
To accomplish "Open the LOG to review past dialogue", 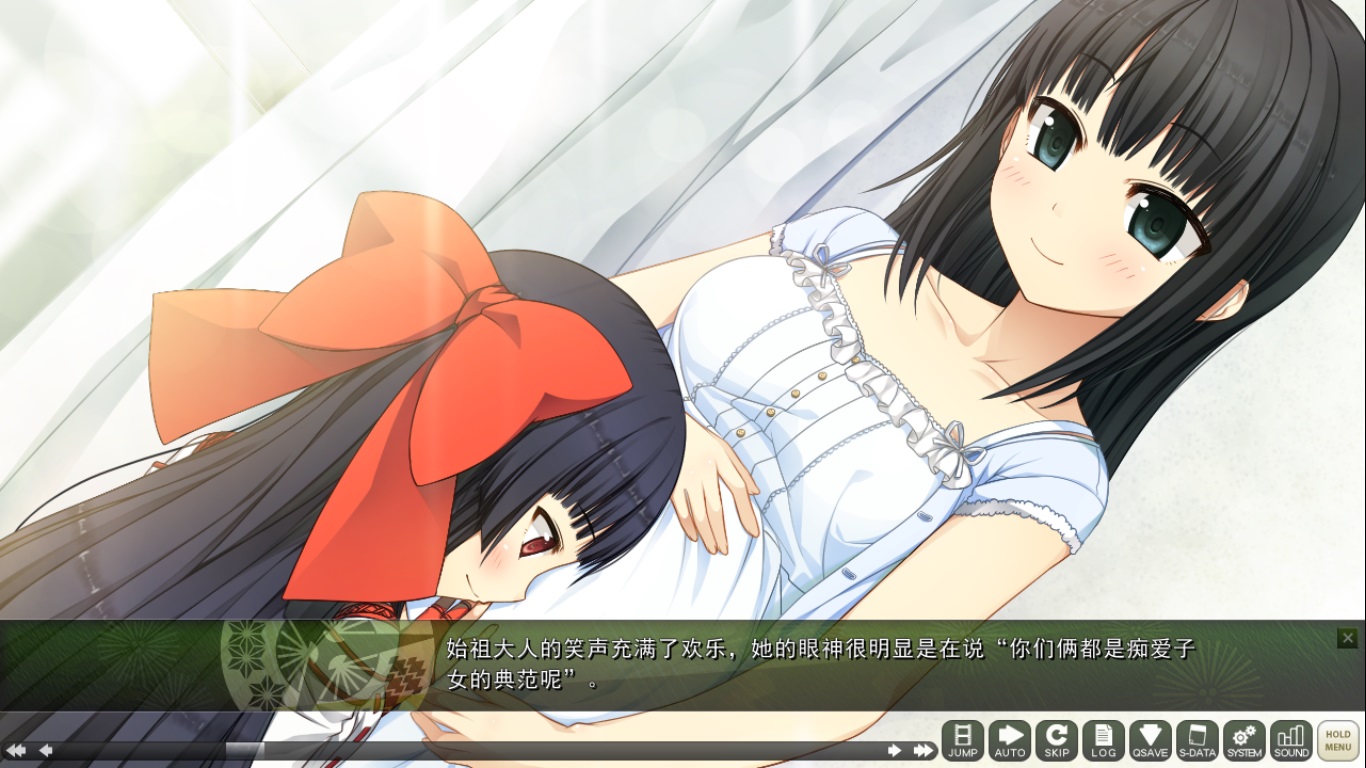I will tap(1104, 741).
